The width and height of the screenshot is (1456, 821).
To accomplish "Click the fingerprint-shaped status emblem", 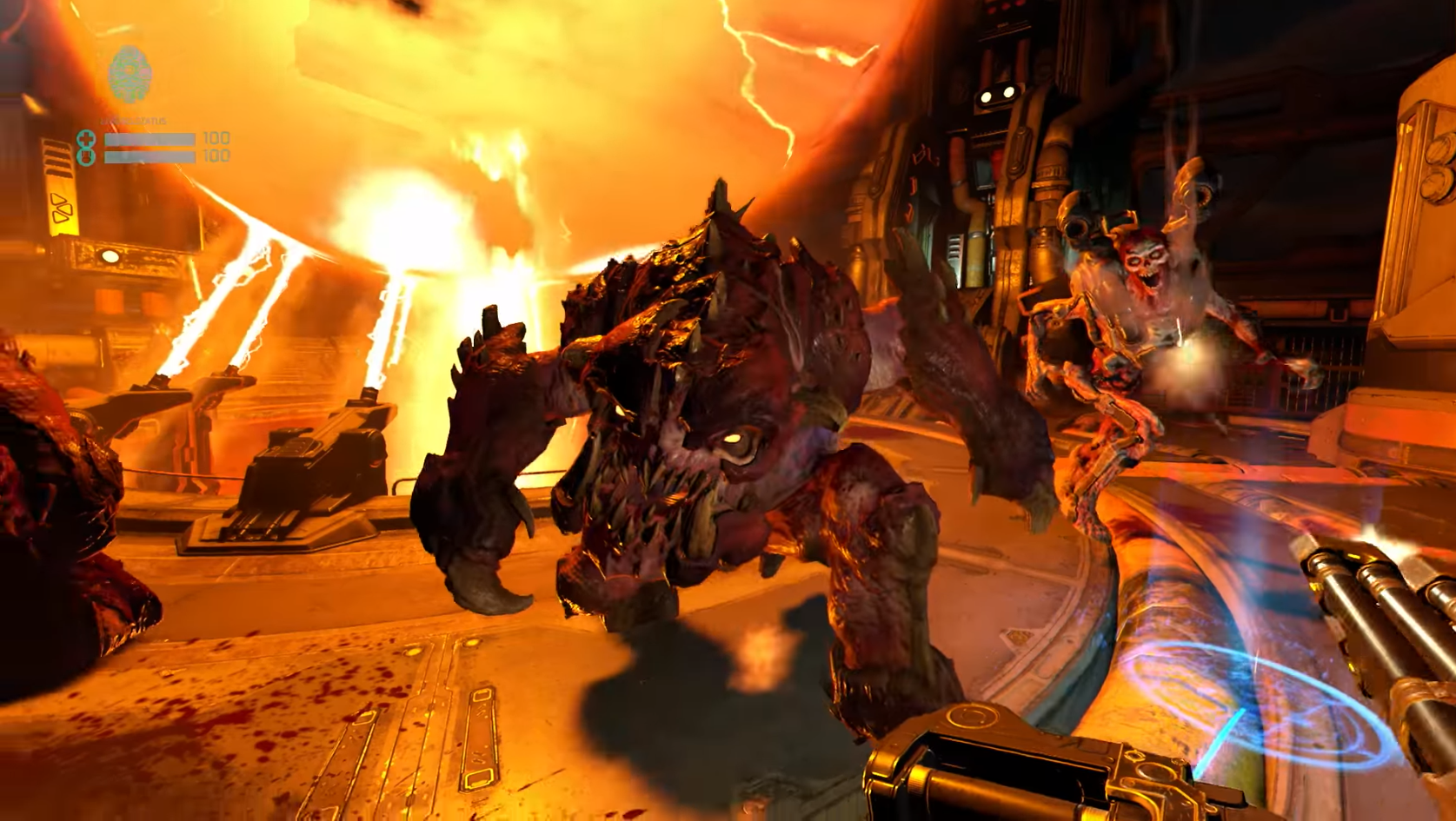I will [x=130, y=75].
